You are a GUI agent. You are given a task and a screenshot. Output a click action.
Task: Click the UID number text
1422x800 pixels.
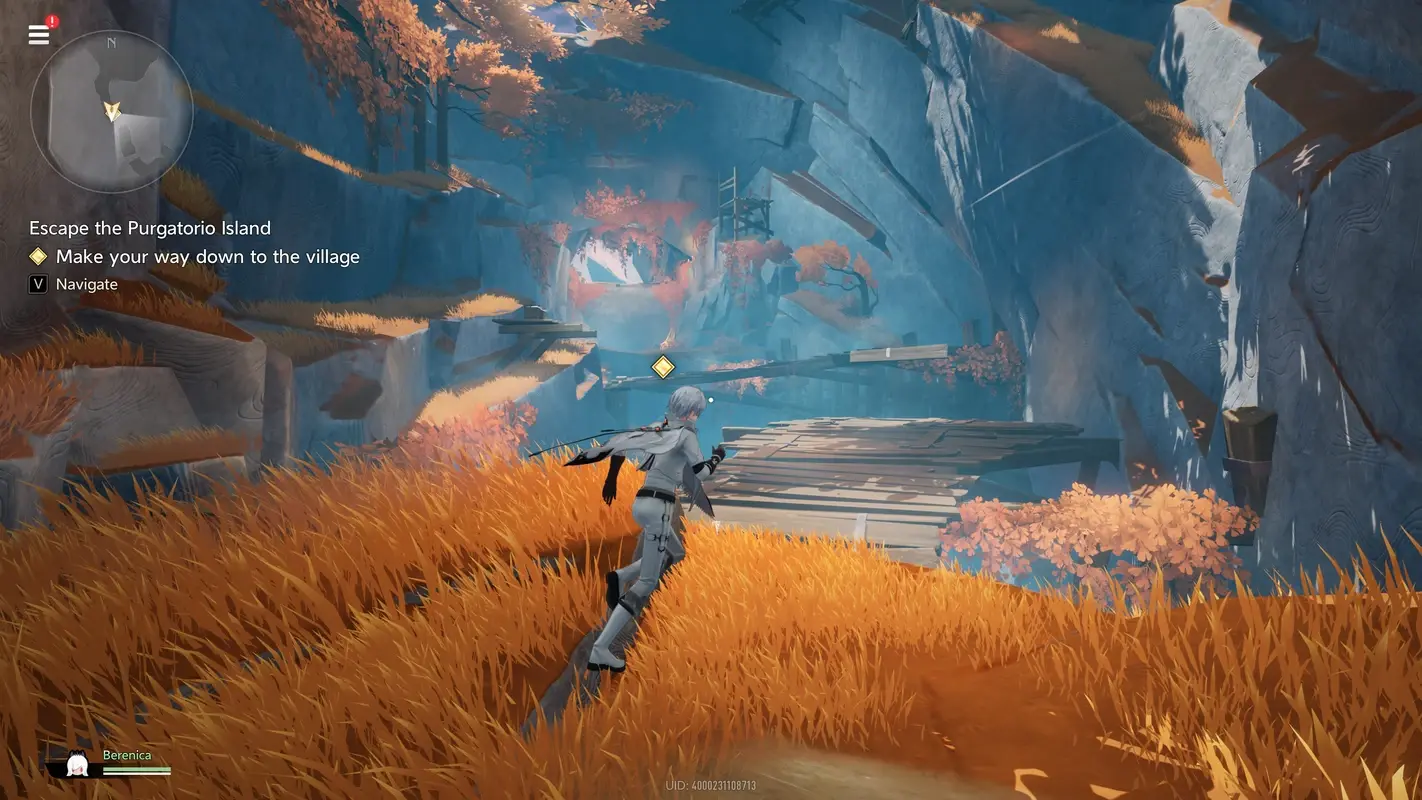[711, 785]
